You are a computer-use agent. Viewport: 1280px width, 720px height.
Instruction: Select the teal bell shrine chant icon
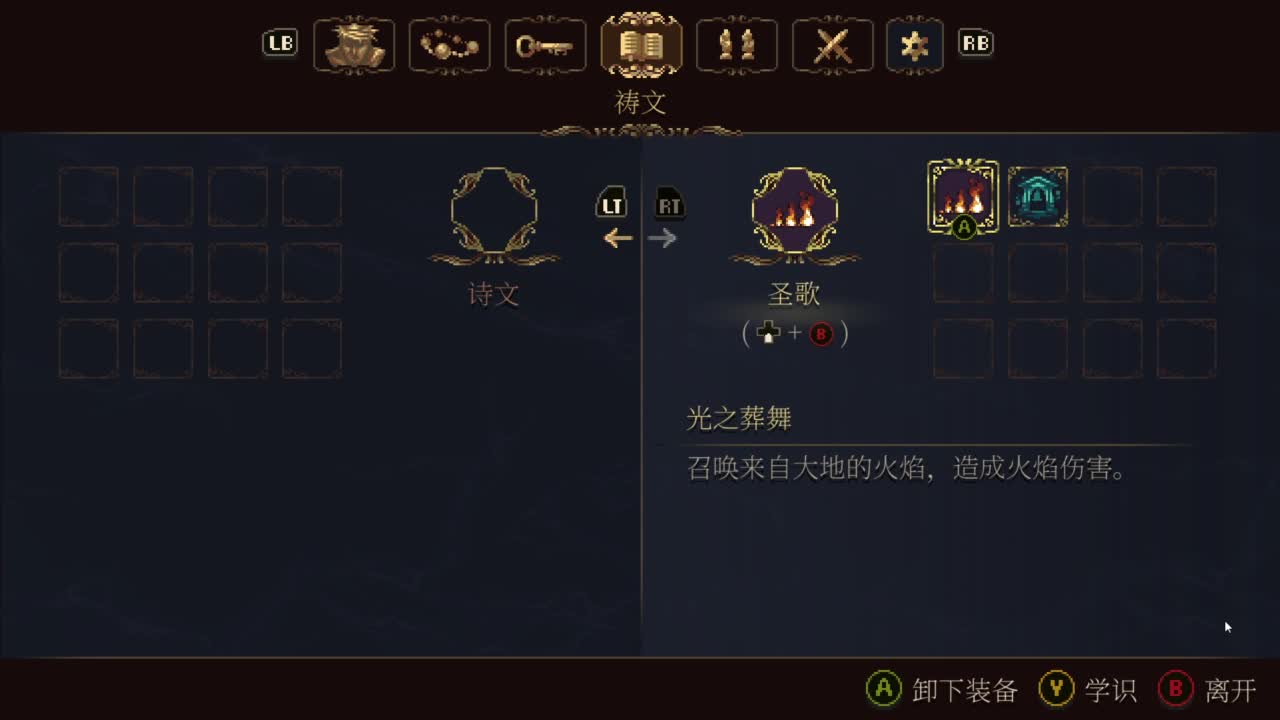coord(1038,196)
